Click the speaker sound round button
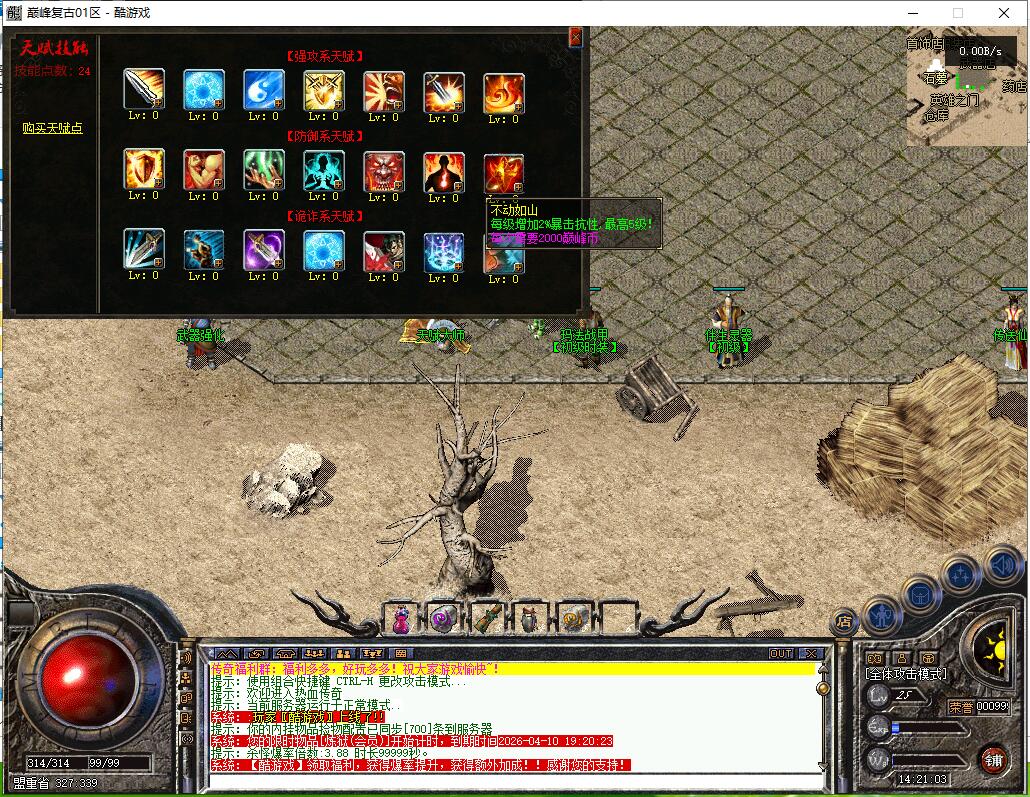 (1002, 565)
